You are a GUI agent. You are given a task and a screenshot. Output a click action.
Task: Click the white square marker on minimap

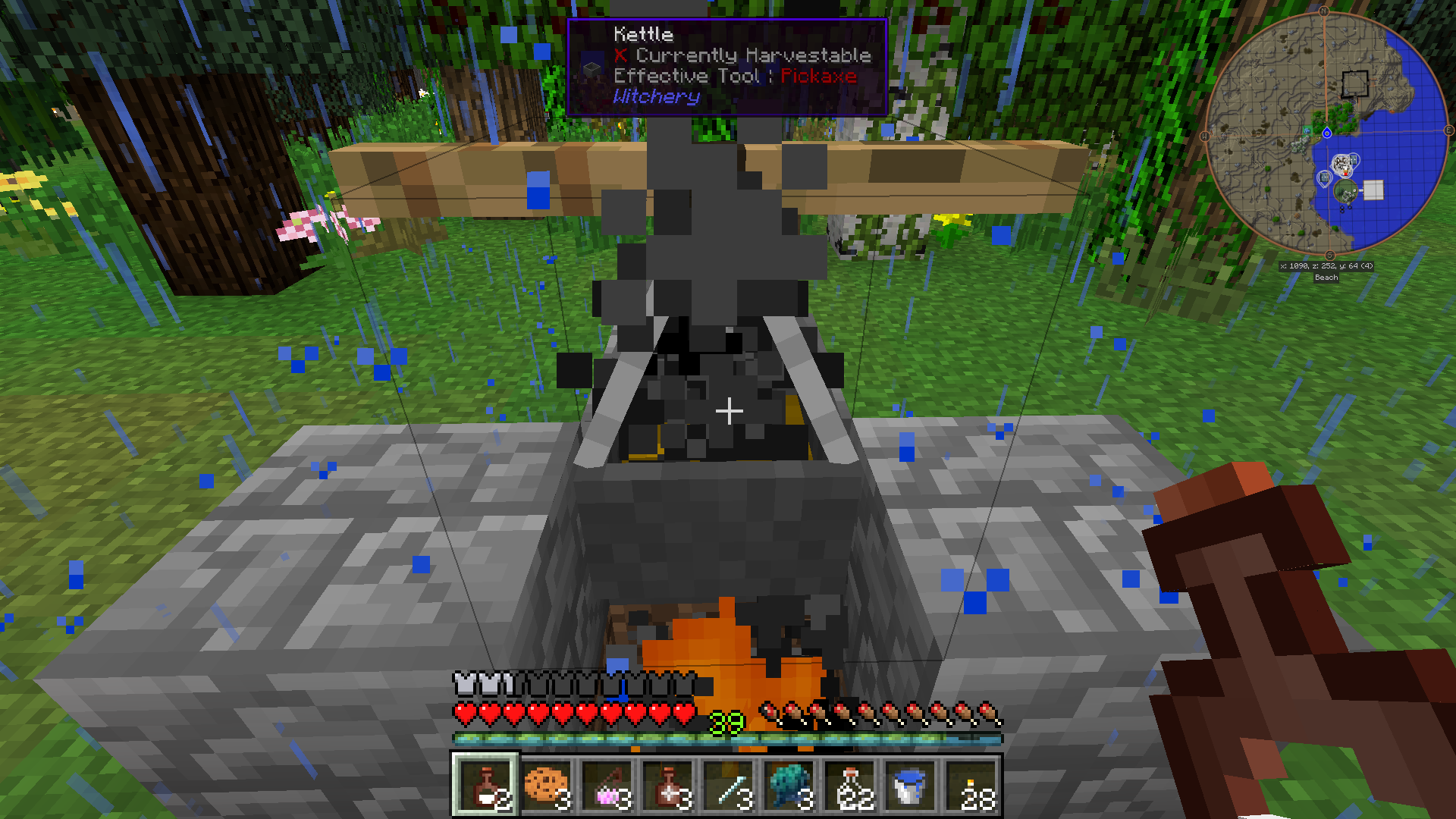tap(1373, 190)
